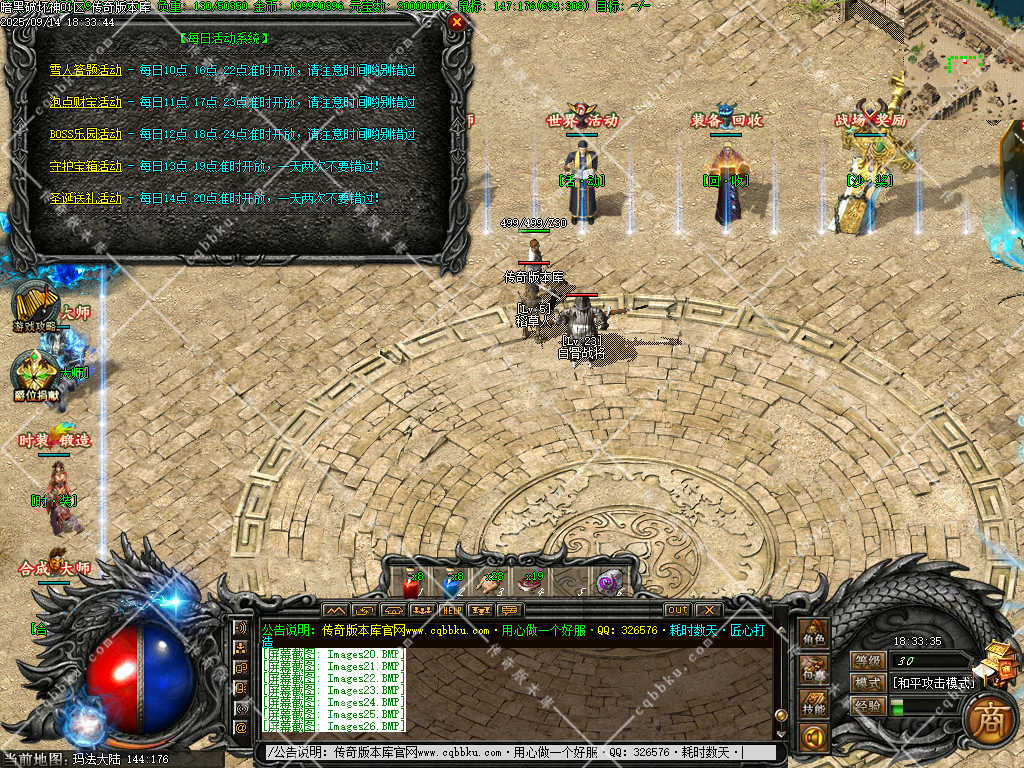Screen dimensions: 1024x768
Task: Open the 包裹 bag inventory
Action: click(x=814, y=671)
